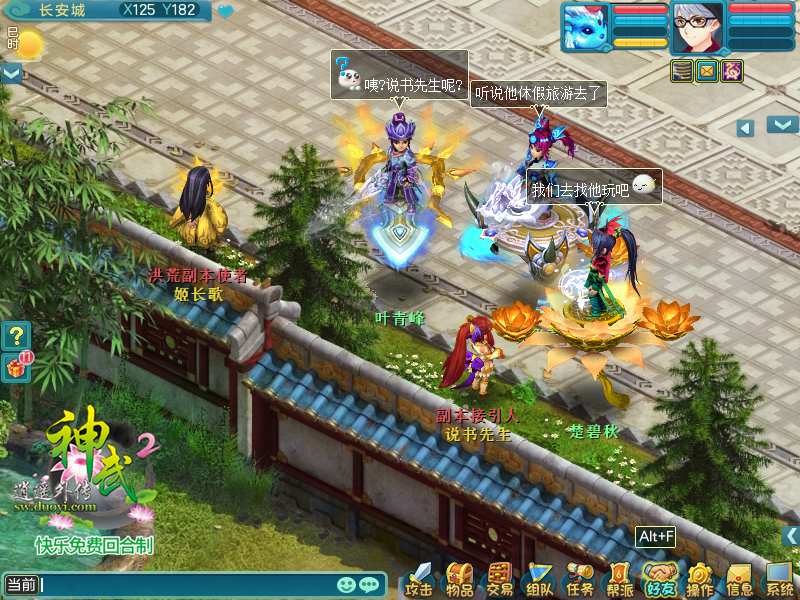The height and width of the screenshot is (600, 800).
Task: Open the emoji smiley picker in chat
Action: [x=347, y=584]
